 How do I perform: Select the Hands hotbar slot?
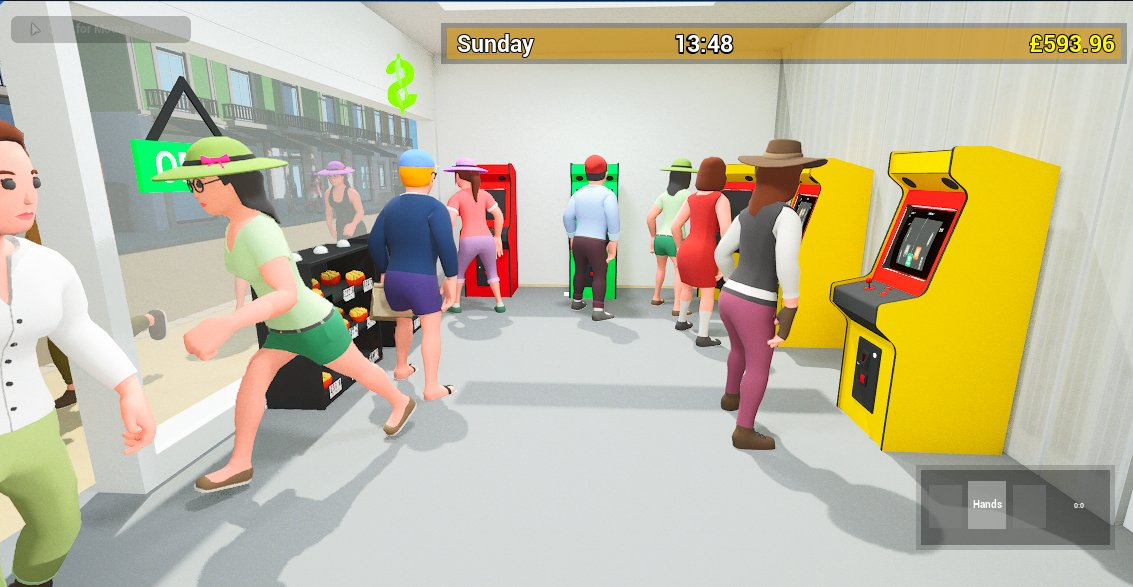pos(987,505)
